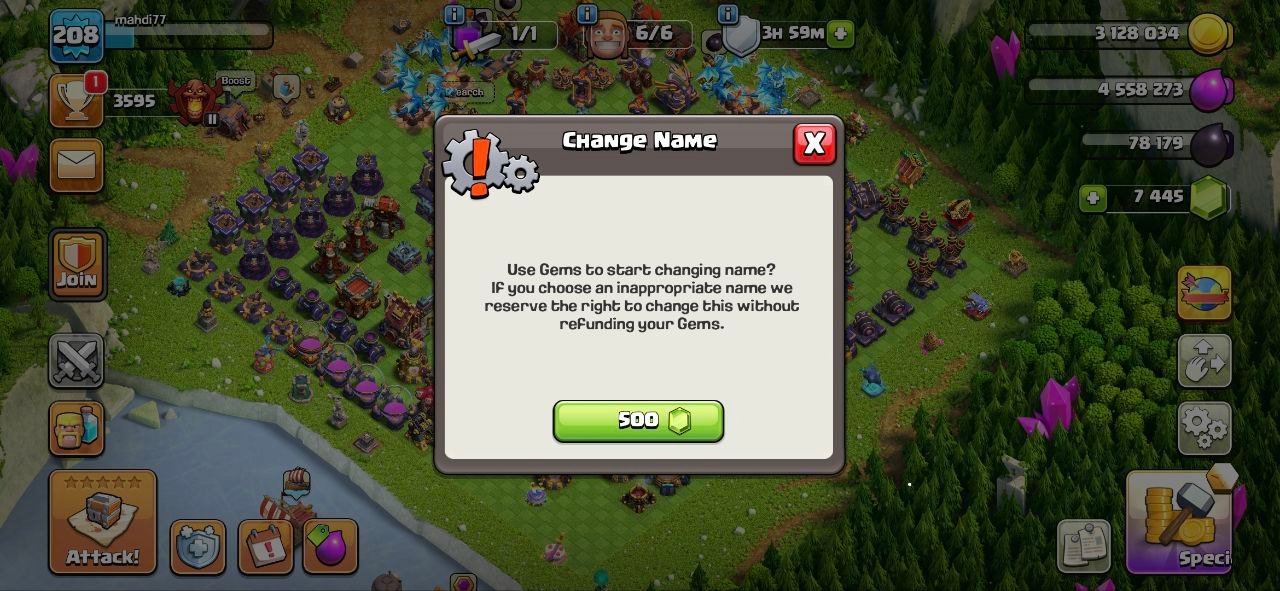
Task: Join a clan via the shield
Action: (77, 264)
